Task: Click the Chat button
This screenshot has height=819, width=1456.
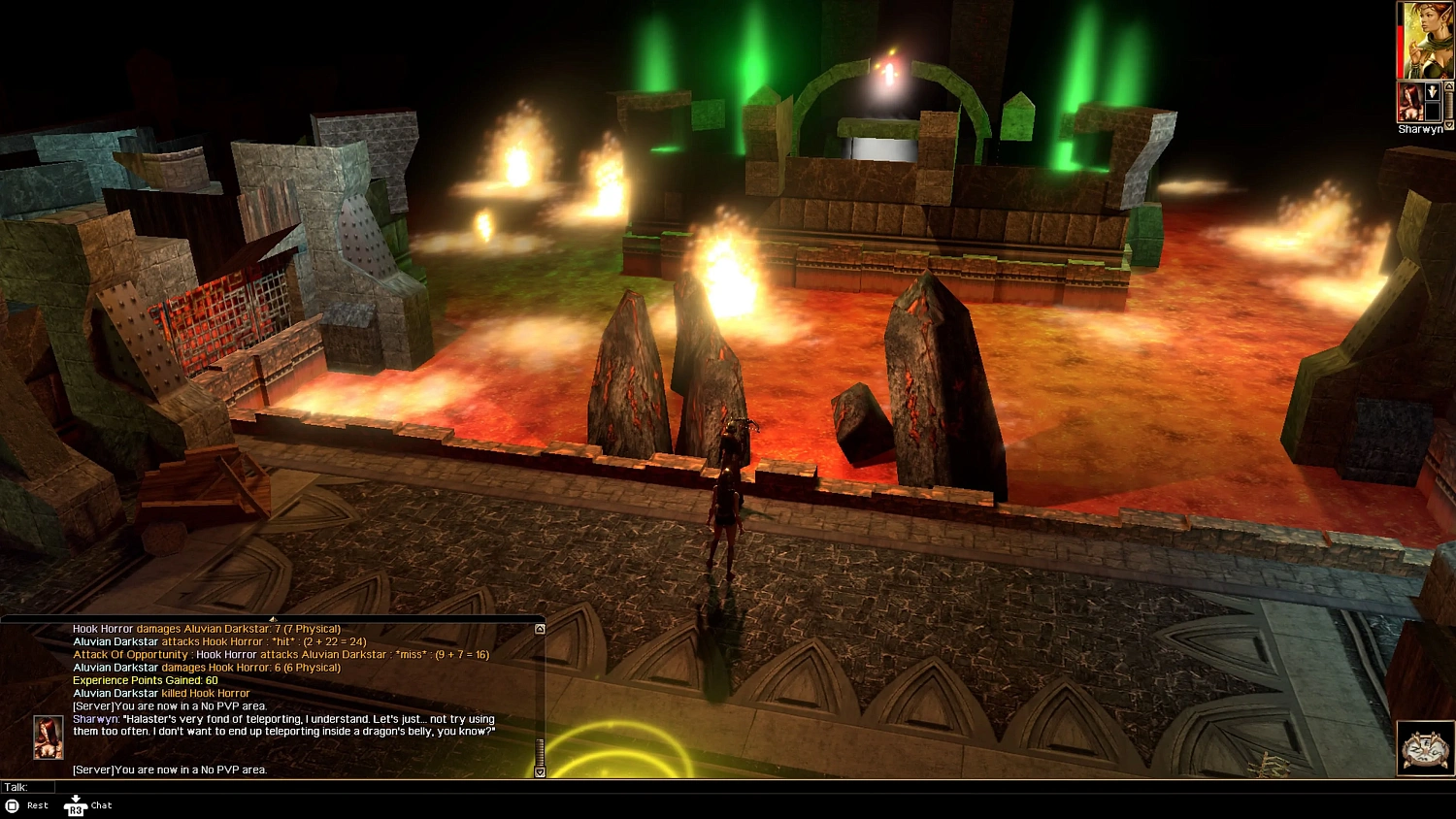Action: [x=101, y=805]
